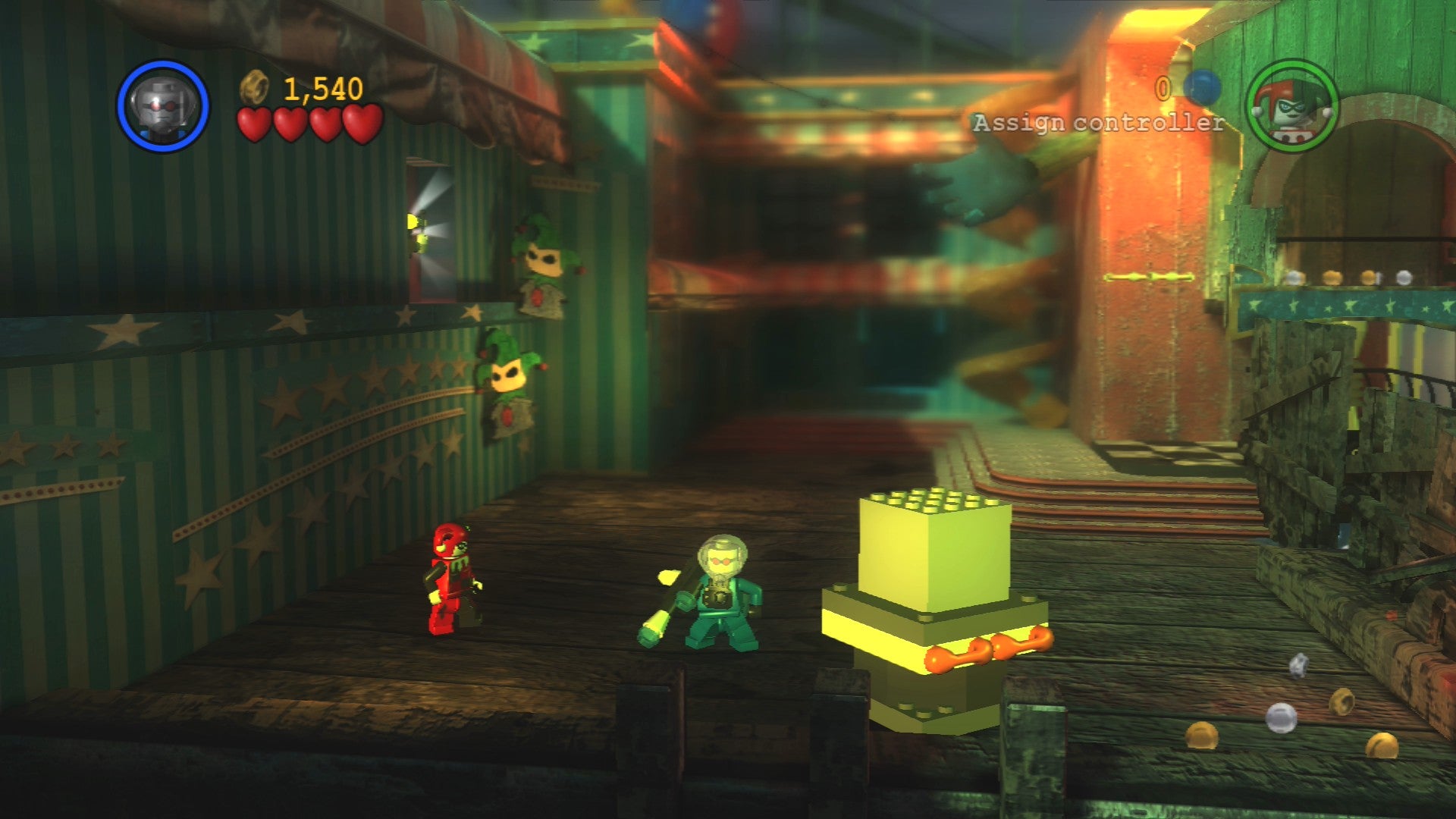Click the Mr. Freeze player one portrait

(x=162, y=105)
